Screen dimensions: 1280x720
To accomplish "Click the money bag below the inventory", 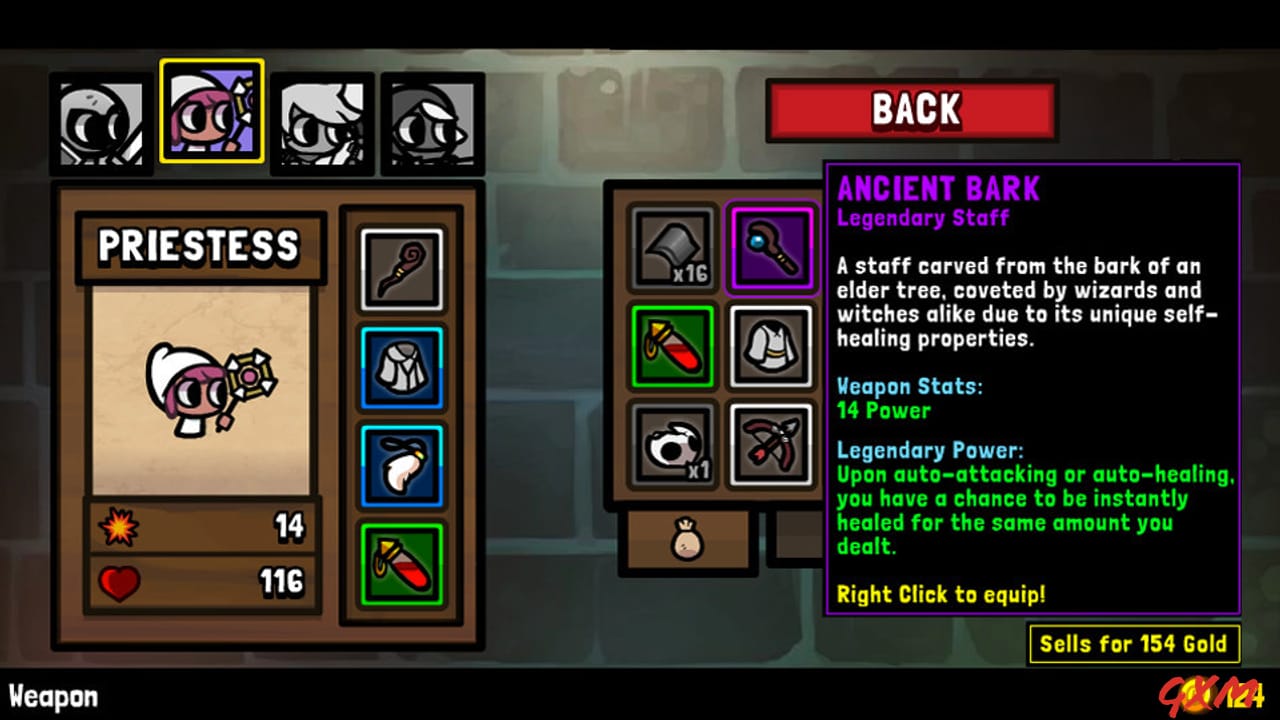I will tap(688, 541).
